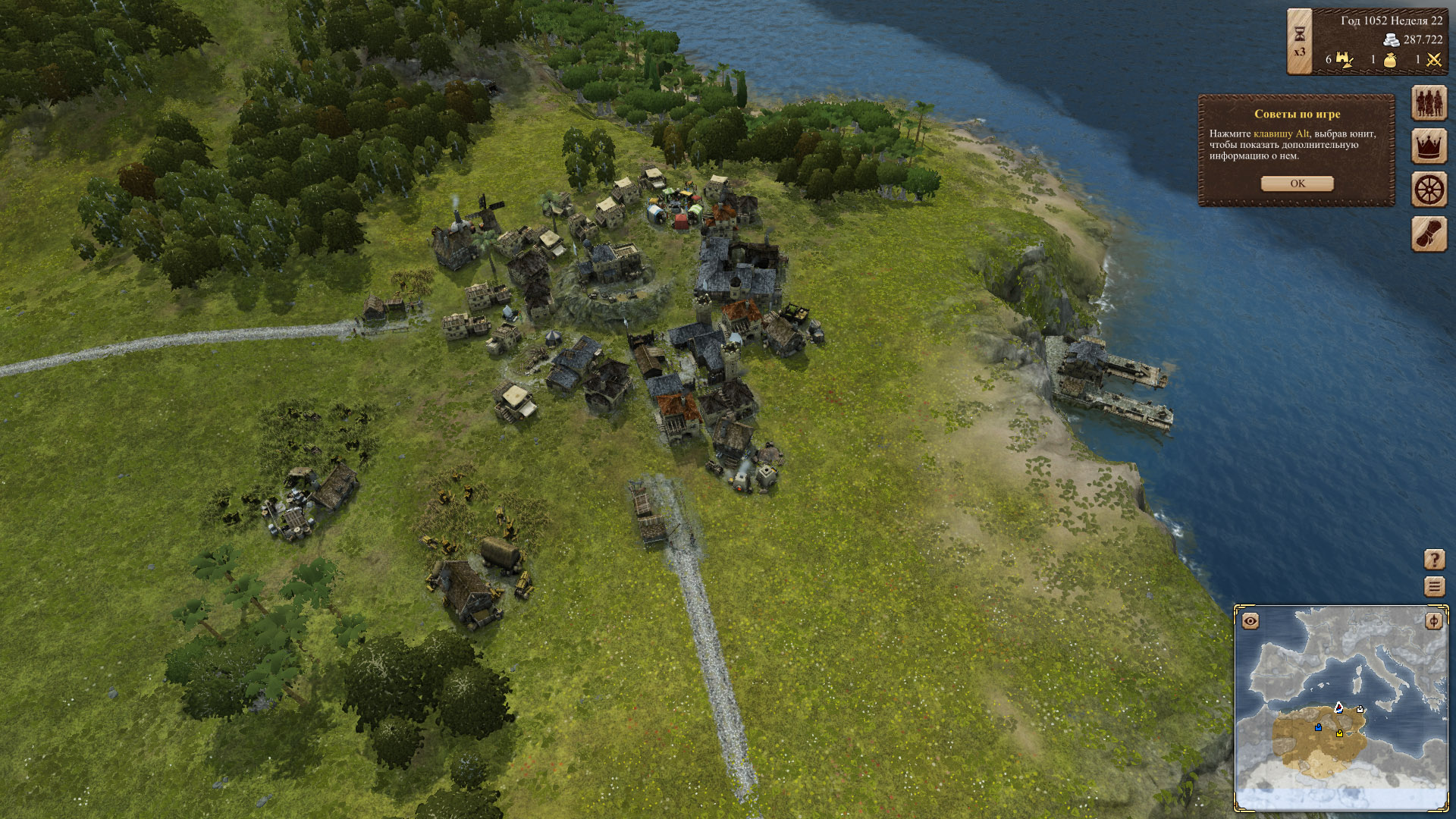Open the scroll documents button

click(1429, 234)
